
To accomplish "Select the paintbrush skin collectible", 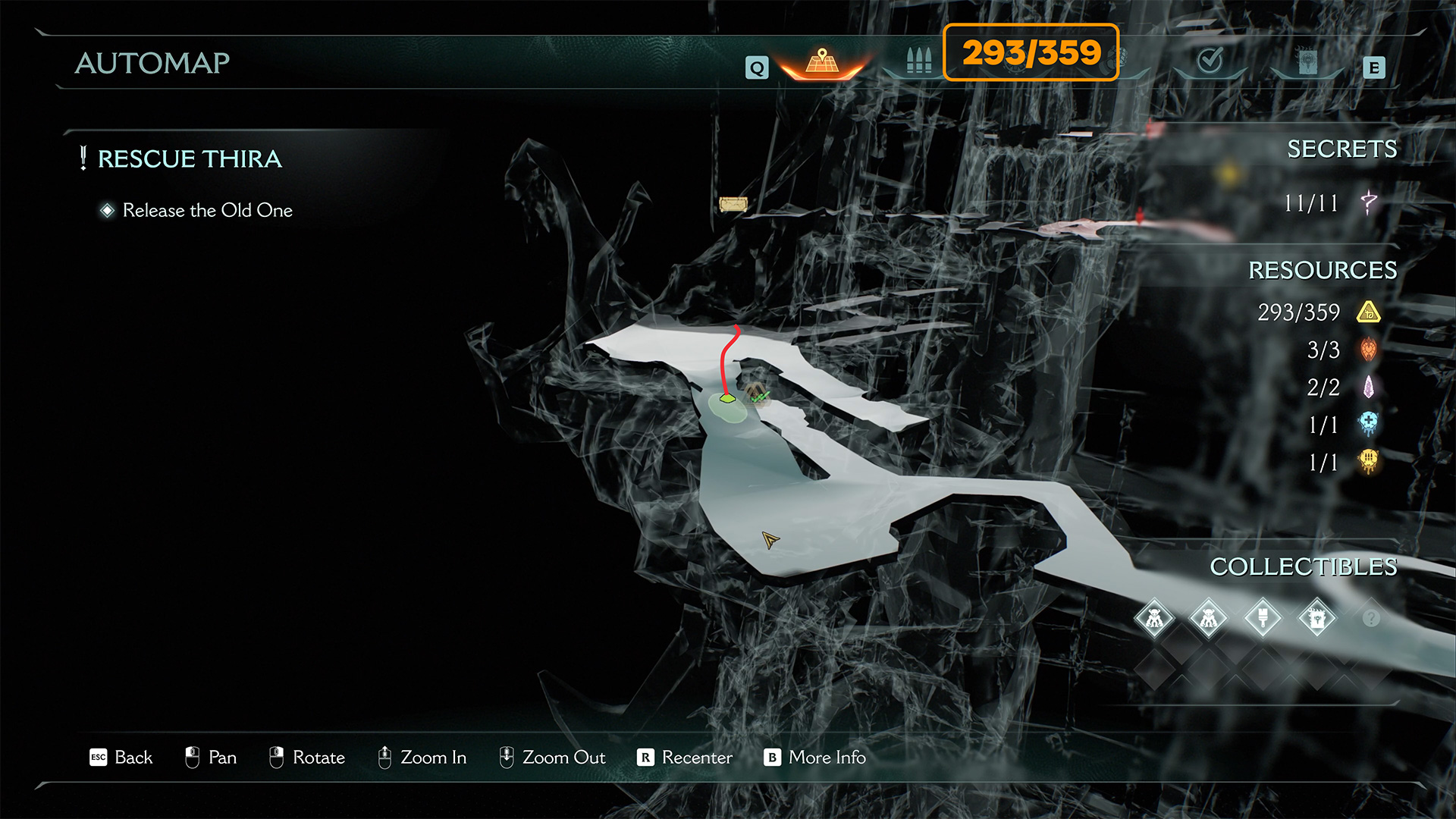I will [x=1263, y=618].
